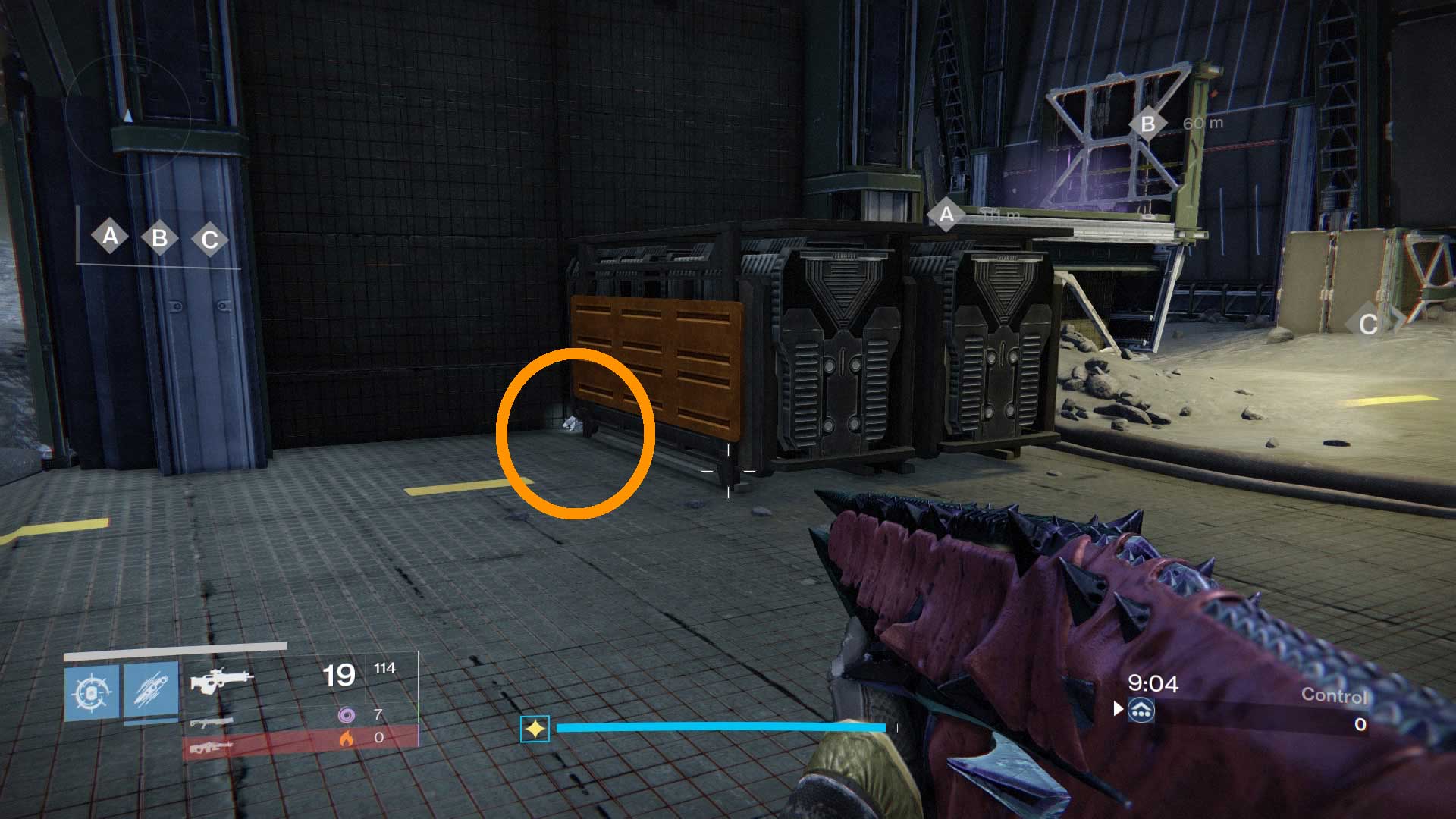Click the blue super charge progress bar

point(720,728)
